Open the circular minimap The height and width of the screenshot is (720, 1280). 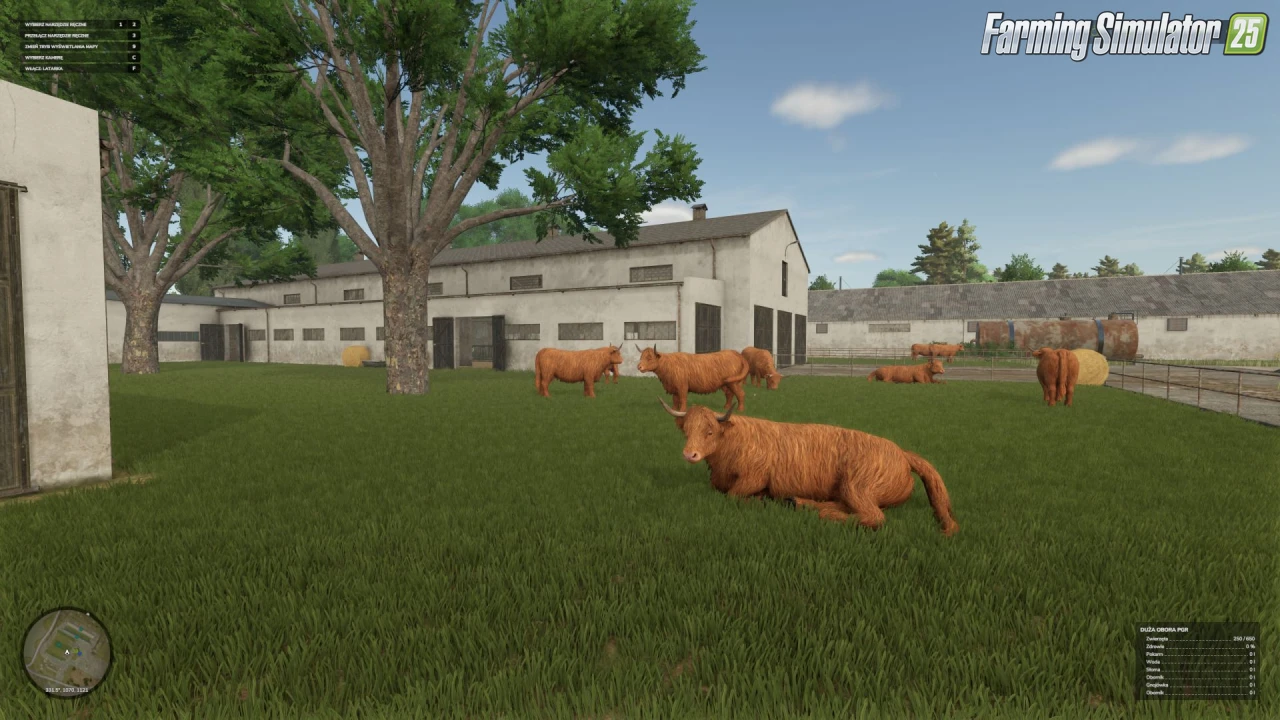(x=67, y=651)
